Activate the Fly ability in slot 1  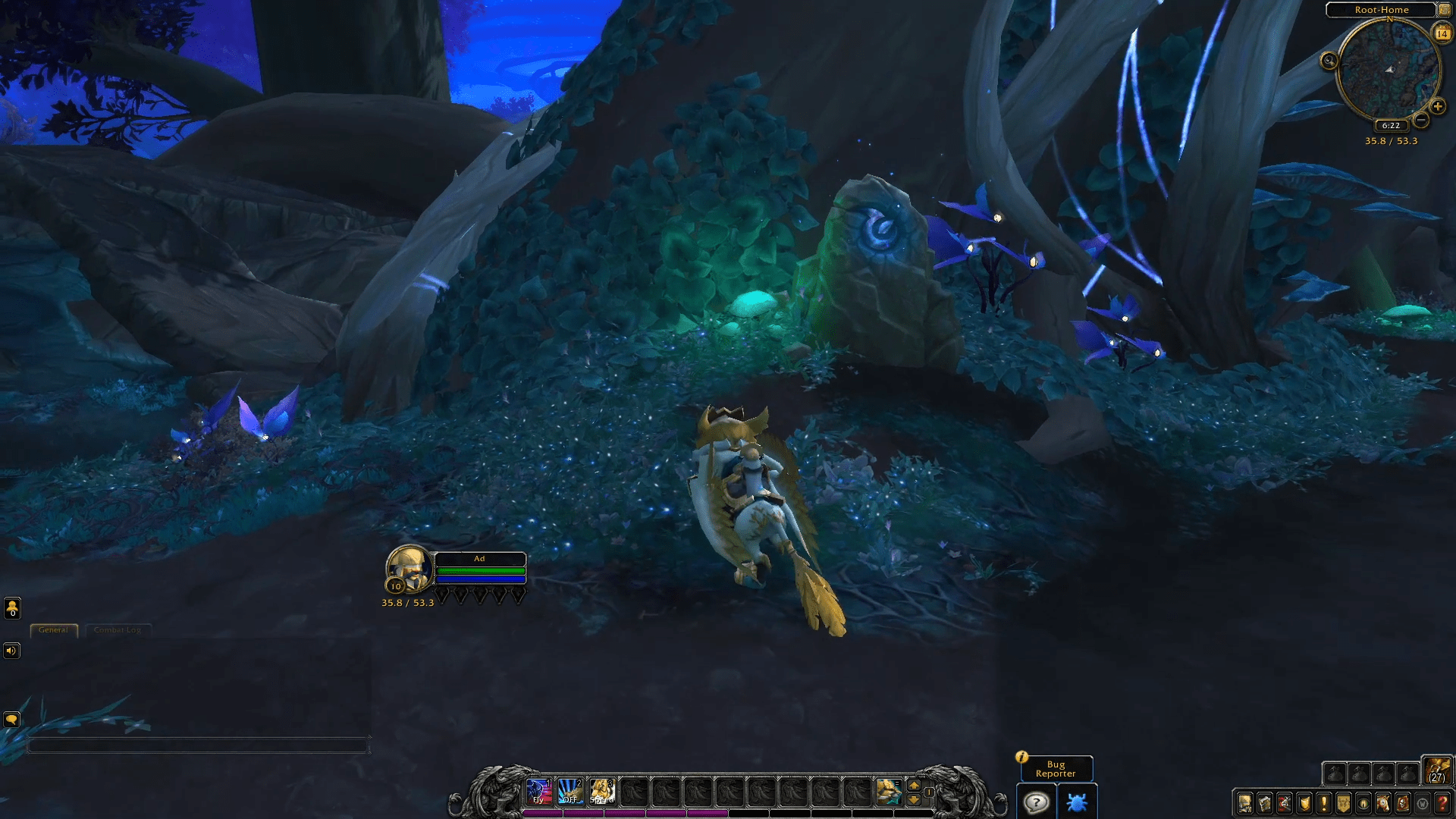[538, 791]
